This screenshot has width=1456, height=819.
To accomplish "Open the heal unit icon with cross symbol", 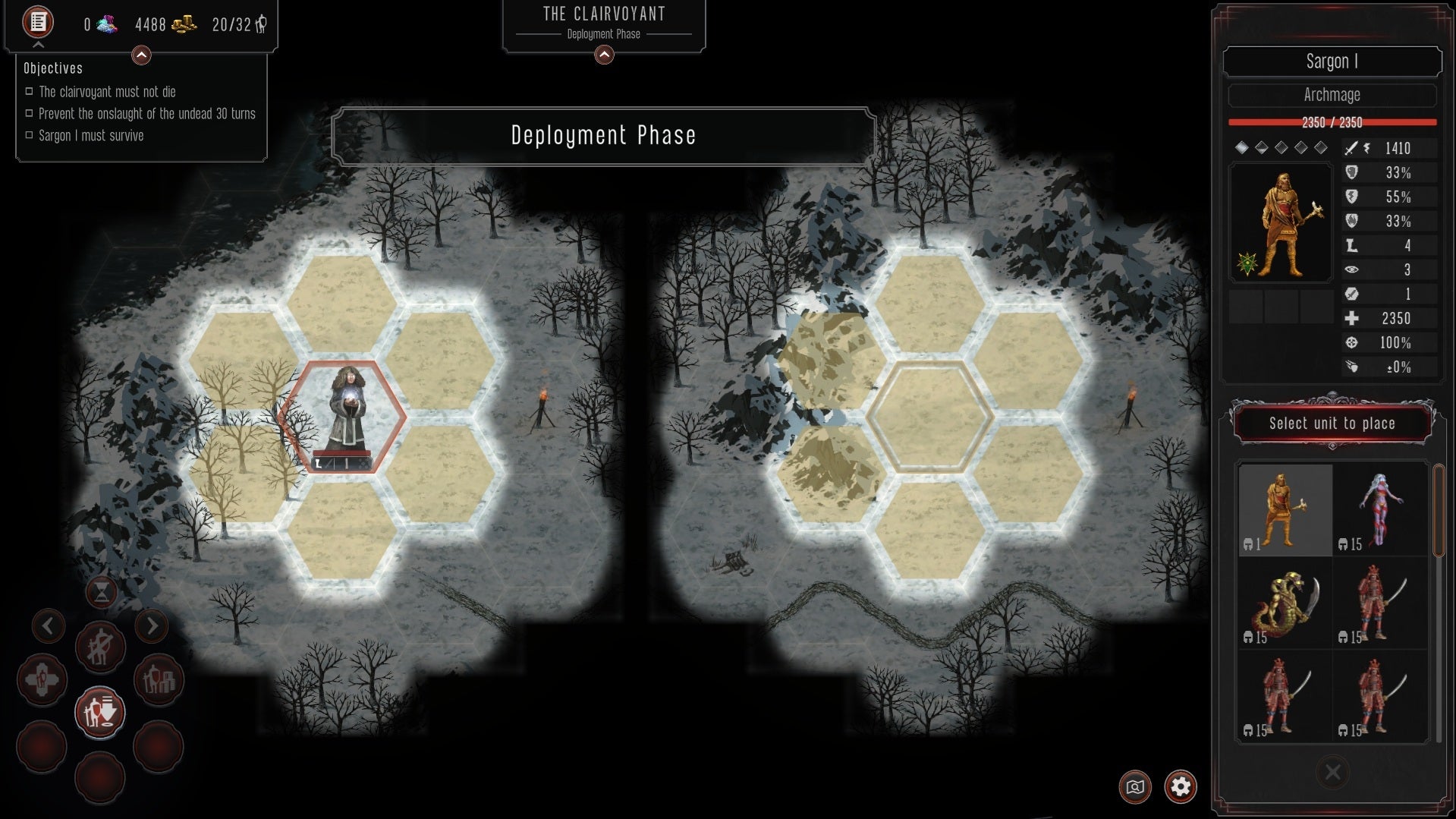I will coord(43,679).
